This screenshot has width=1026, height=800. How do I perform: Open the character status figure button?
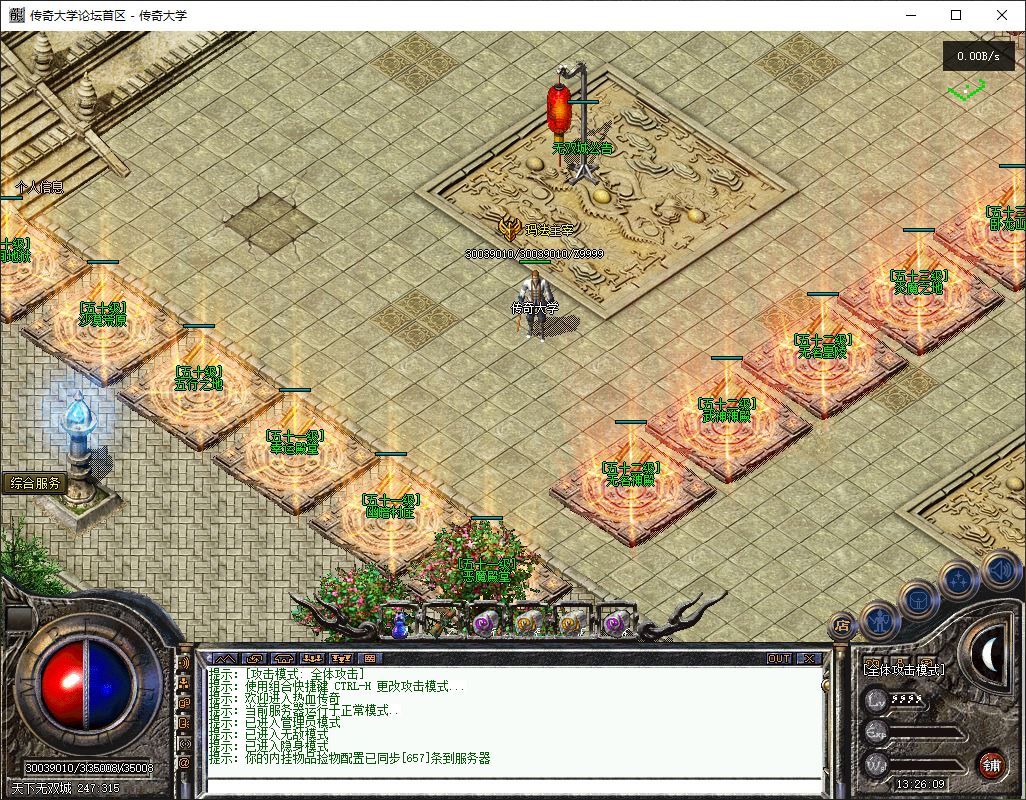coord(879,621)
